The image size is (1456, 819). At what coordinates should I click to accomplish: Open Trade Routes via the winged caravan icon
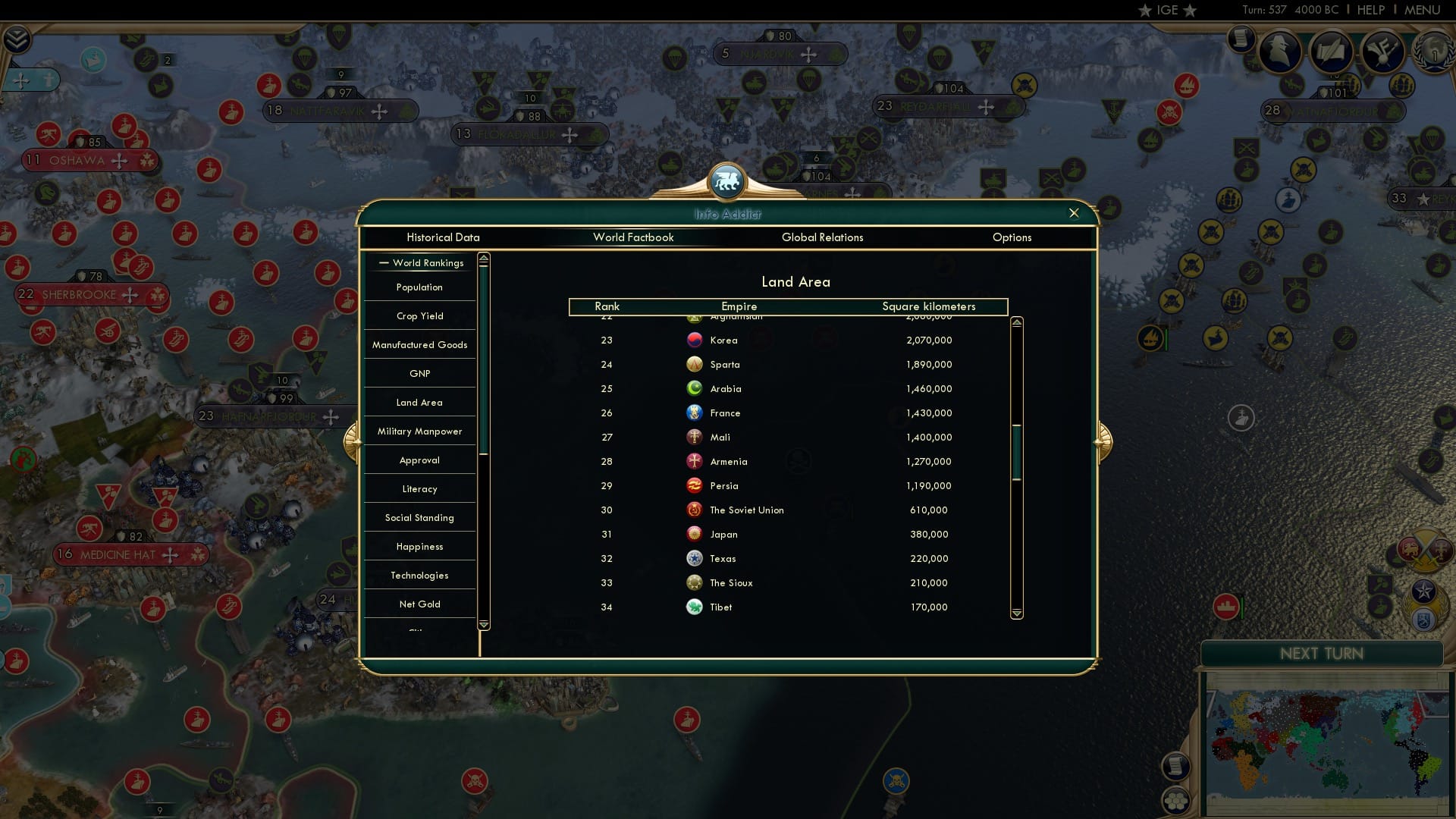click(x=1382, y=52)
